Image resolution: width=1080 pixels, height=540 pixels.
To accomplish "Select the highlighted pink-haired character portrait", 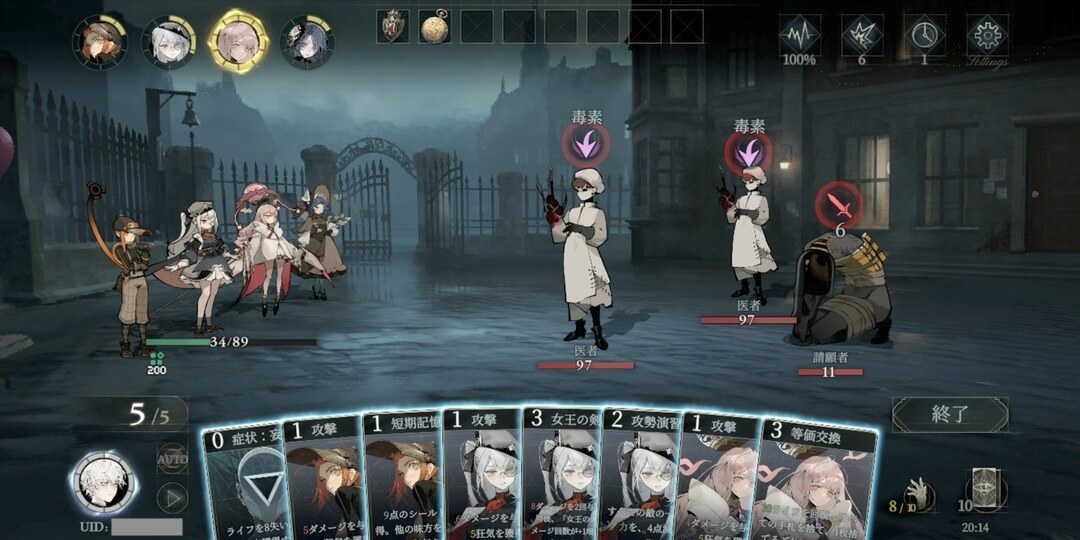I will [237, 40].
